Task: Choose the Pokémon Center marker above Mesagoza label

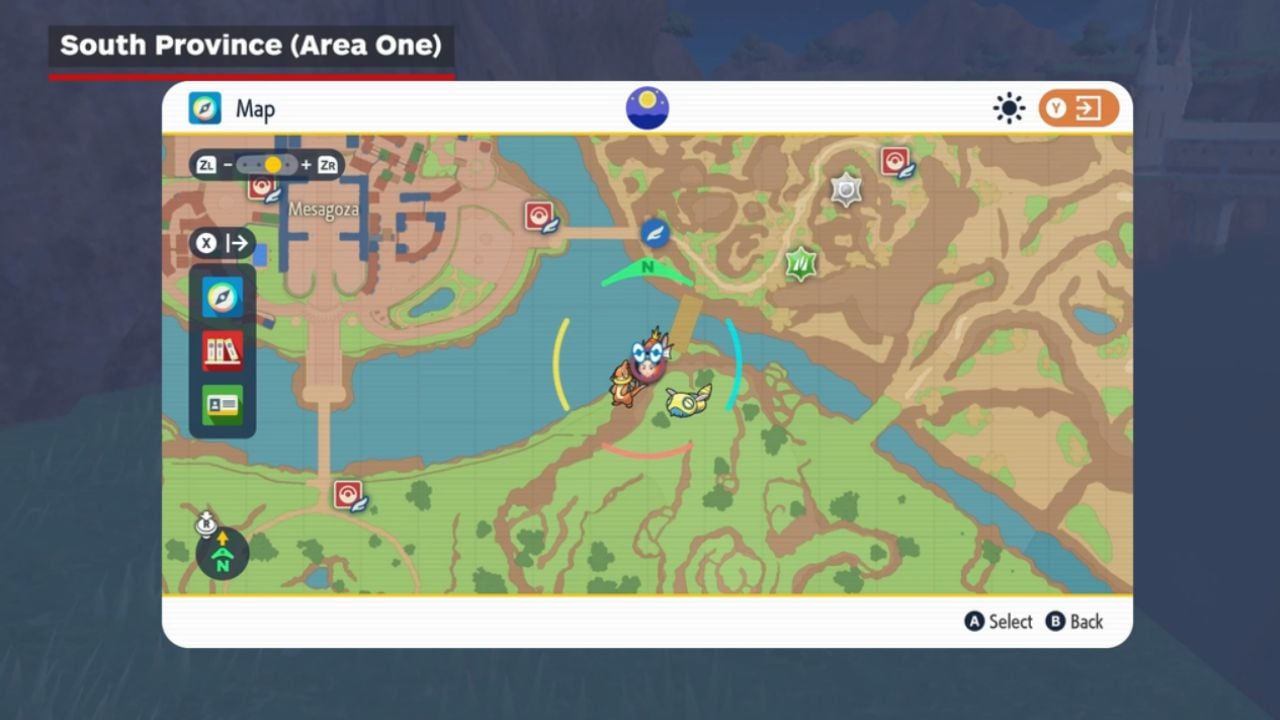Action: pos(263,188)
